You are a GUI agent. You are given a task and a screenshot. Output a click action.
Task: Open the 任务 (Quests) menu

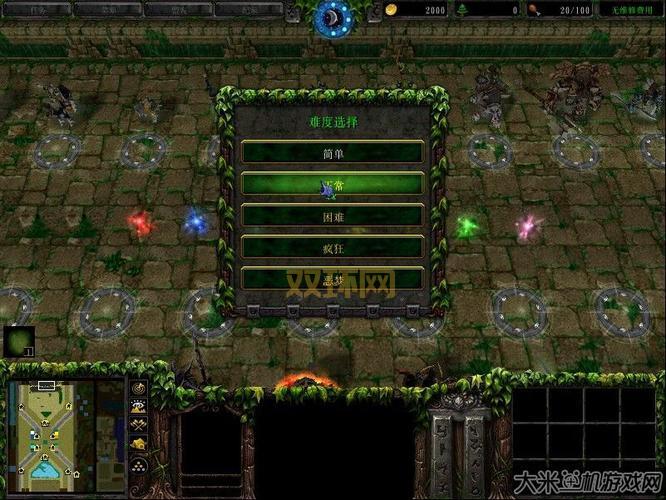pos(38,9)
